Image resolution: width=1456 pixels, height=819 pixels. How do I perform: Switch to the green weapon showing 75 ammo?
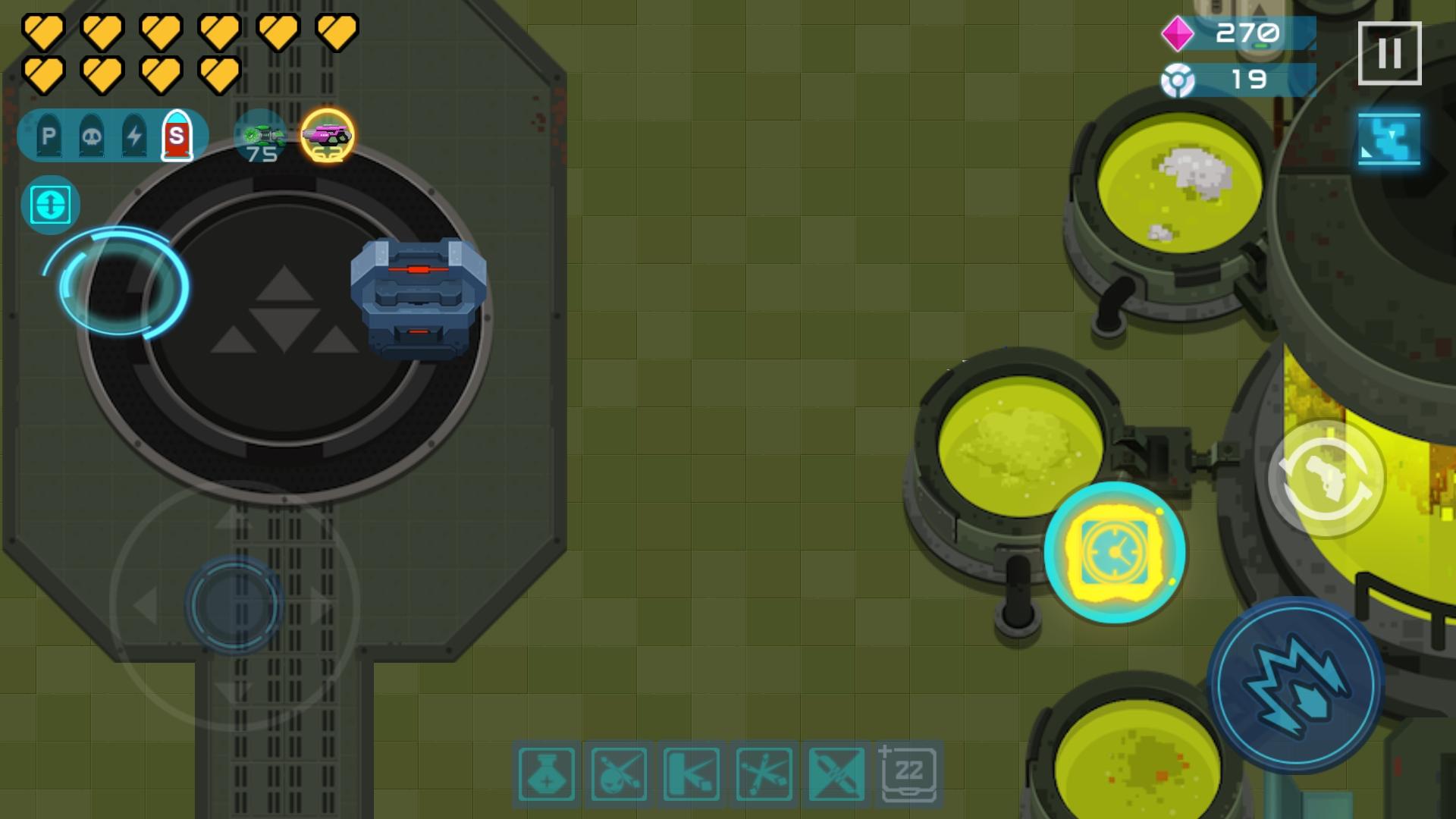[x=262, y=136]
